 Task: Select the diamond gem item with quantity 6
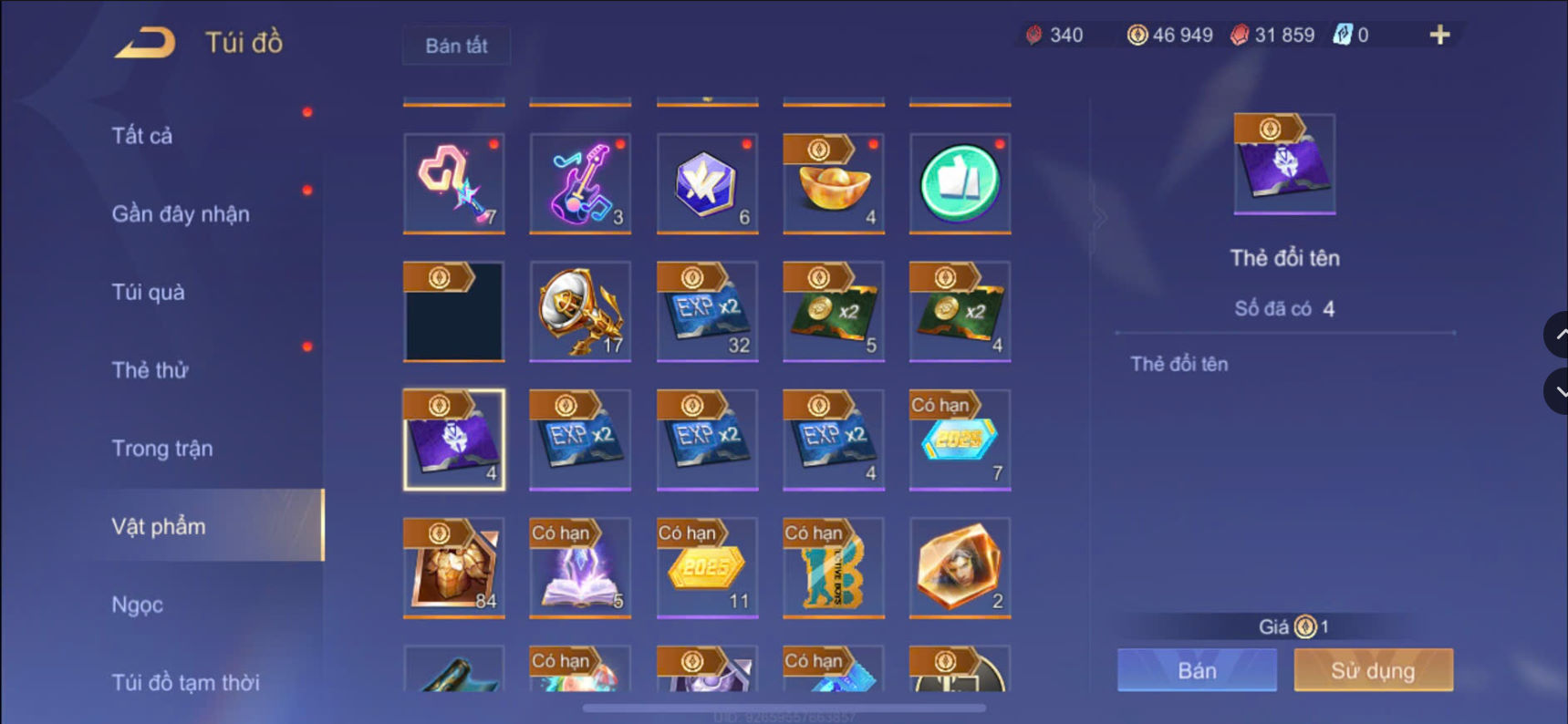point(706,184)
